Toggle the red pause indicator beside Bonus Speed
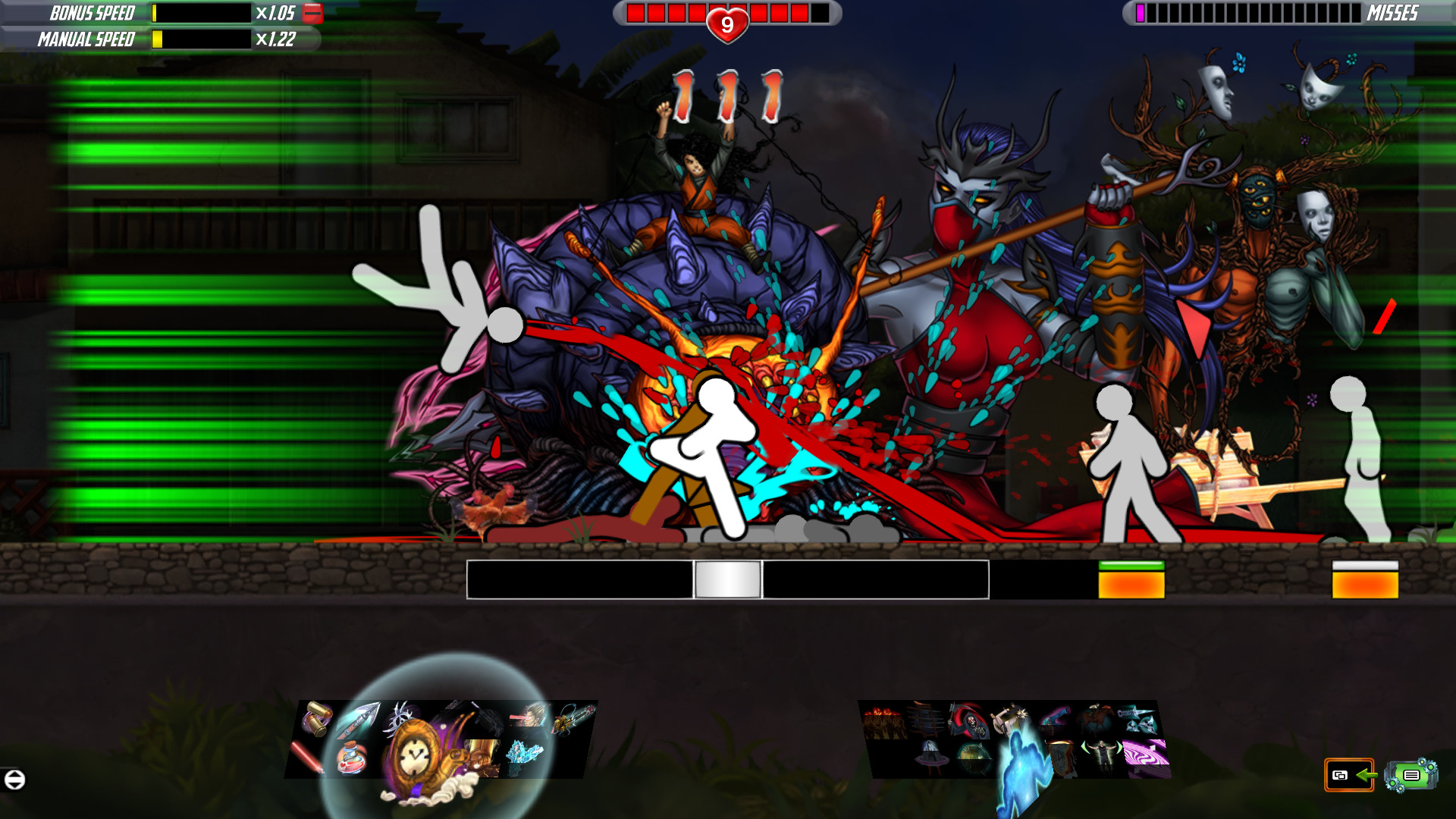This screenshot has height=819, width=1456. tap(313, 13)
